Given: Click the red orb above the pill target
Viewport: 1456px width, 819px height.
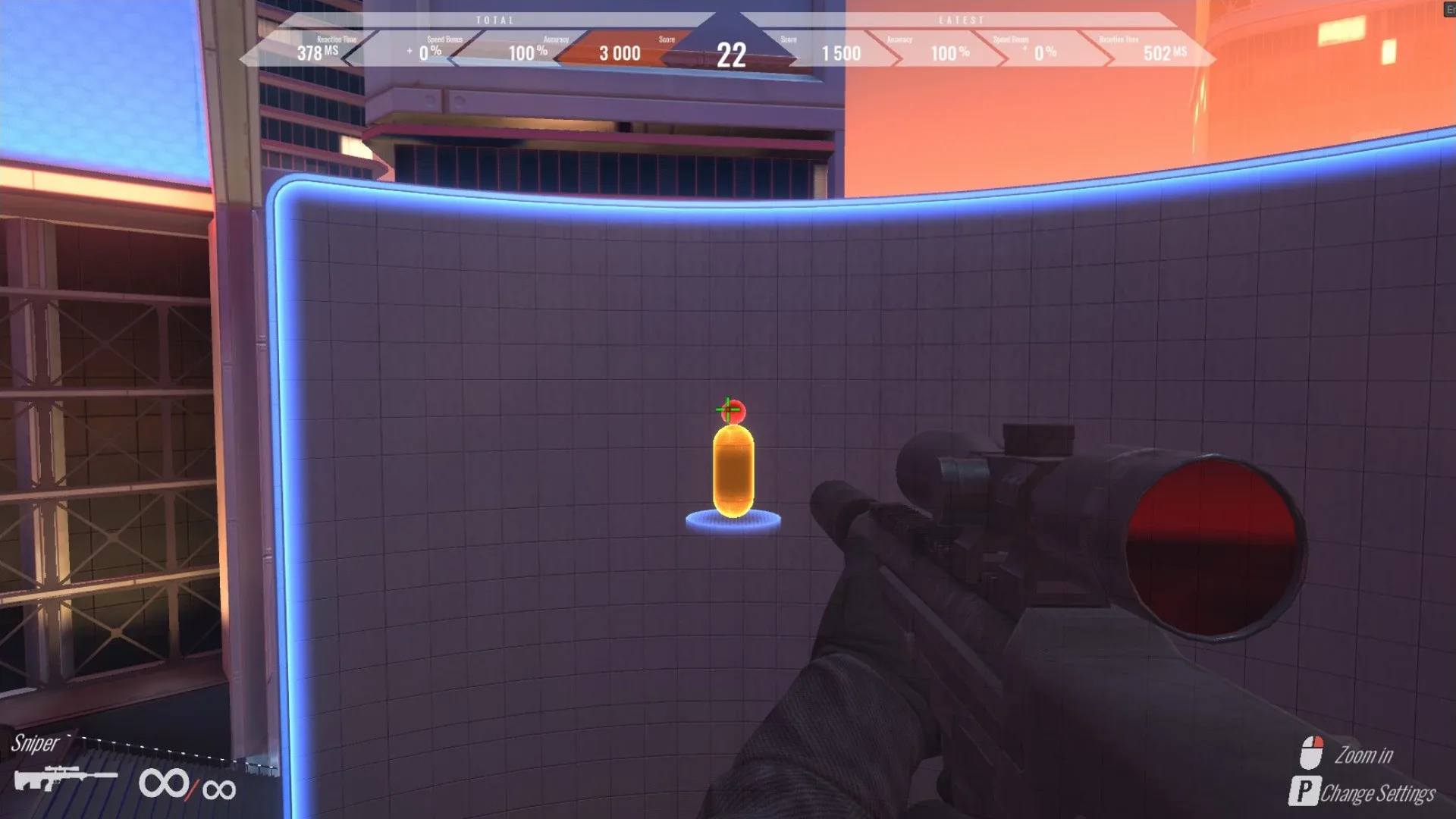Looking at the screenshot, I should 733,409.
